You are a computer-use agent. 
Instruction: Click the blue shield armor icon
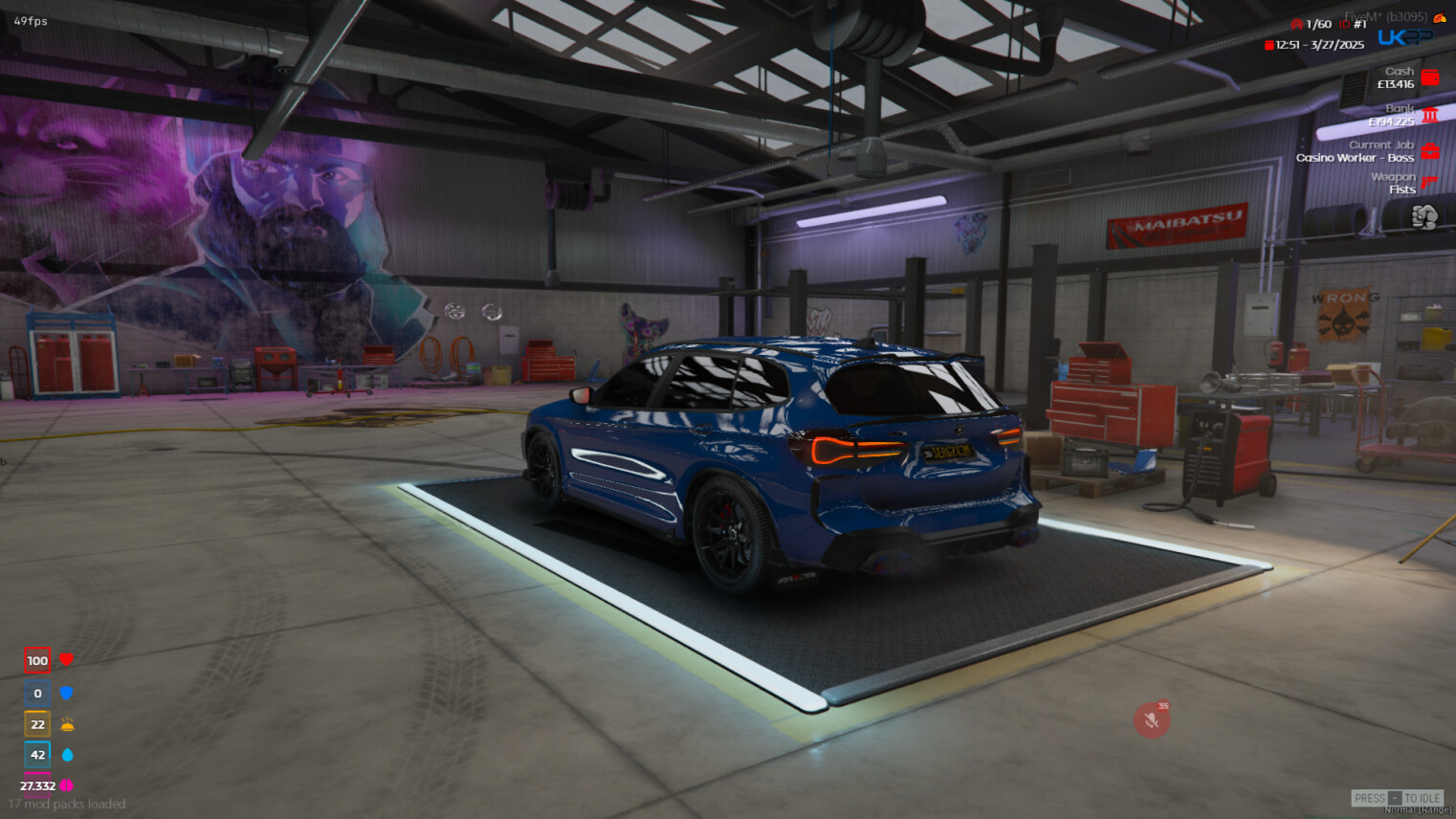66,693
